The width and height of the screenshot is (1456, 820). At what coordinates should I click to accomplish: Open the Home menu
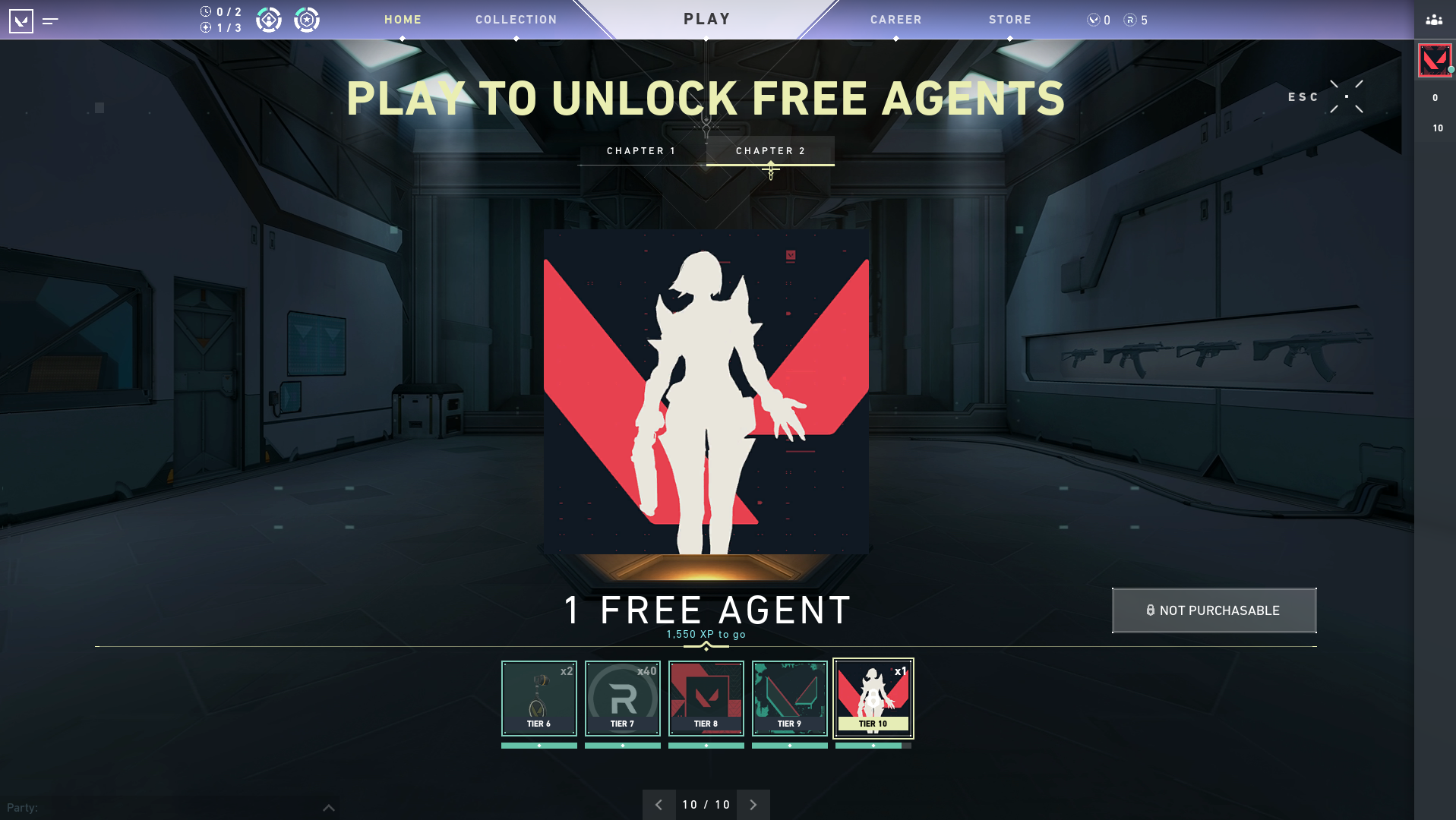click(x=403, y=20)
